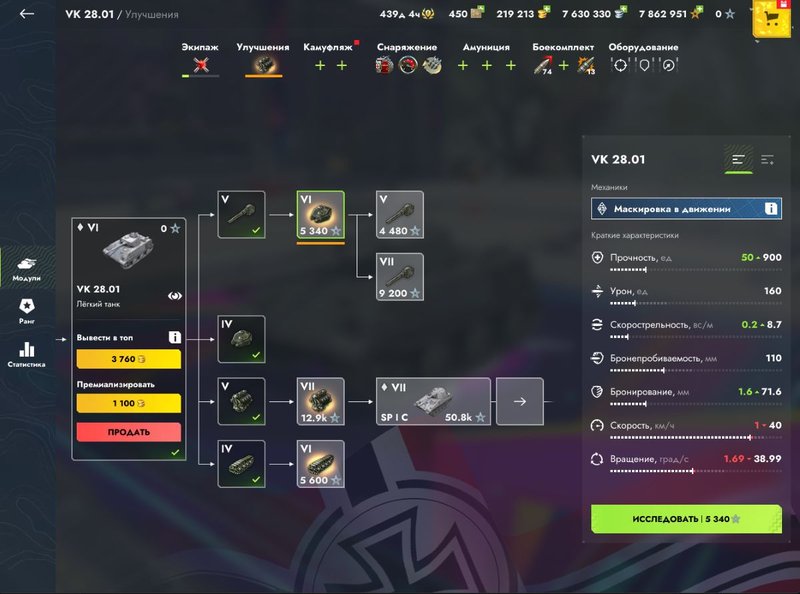800x594 pixels.
Task: Open the Оборудование equipment section
Action: pos(645,59)
